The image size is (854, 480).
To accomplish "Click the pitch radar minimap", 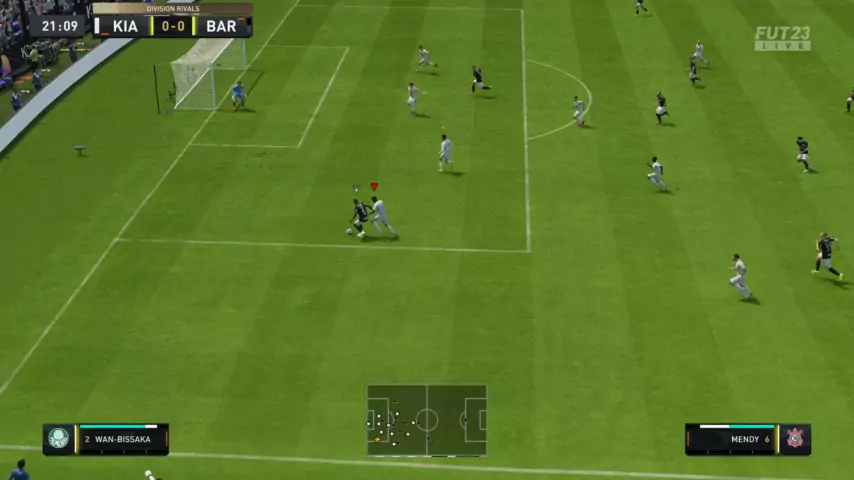I will pyautogui.click(x=427, y=419).
